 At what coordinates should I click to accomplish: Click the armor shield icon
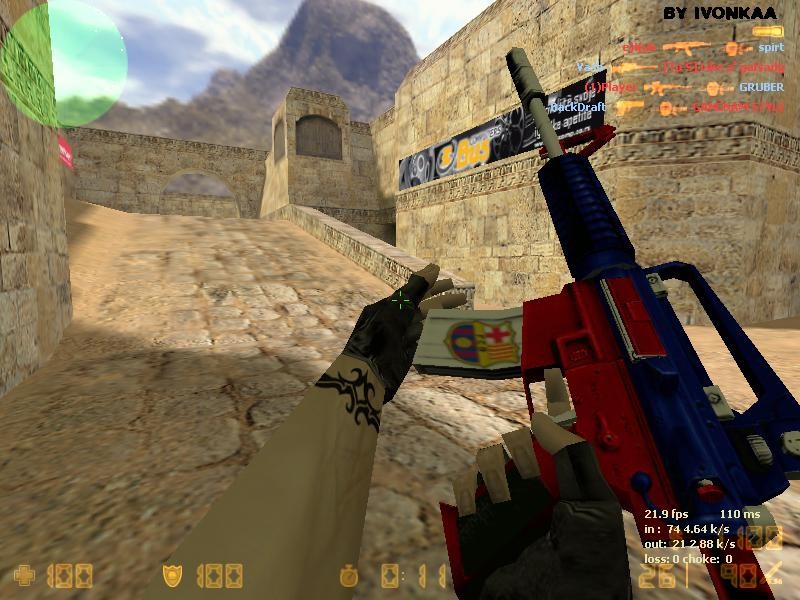172,575
